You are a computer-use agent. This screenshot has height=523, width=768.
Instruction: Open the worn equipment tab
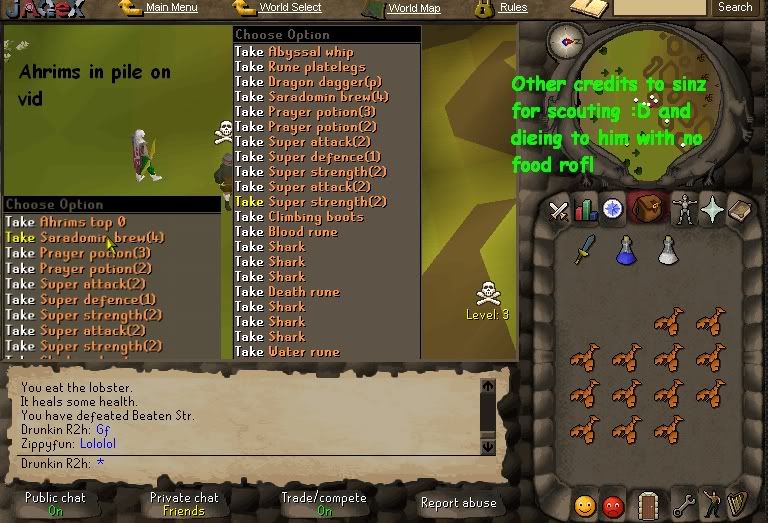click(683, 210)
